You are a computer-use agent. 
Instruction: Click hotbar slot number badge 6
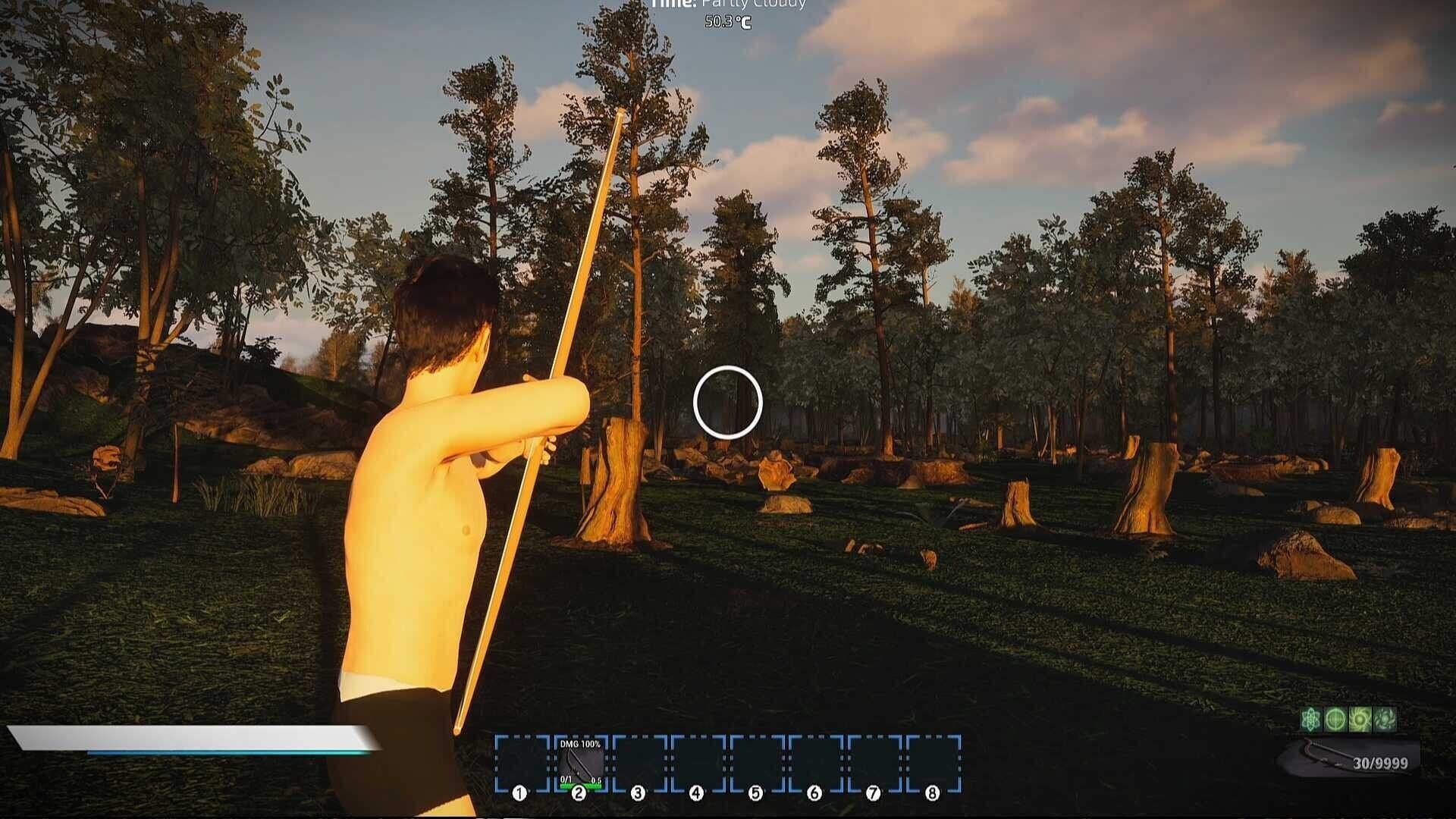pyautogui.click(x=814, y=792)
